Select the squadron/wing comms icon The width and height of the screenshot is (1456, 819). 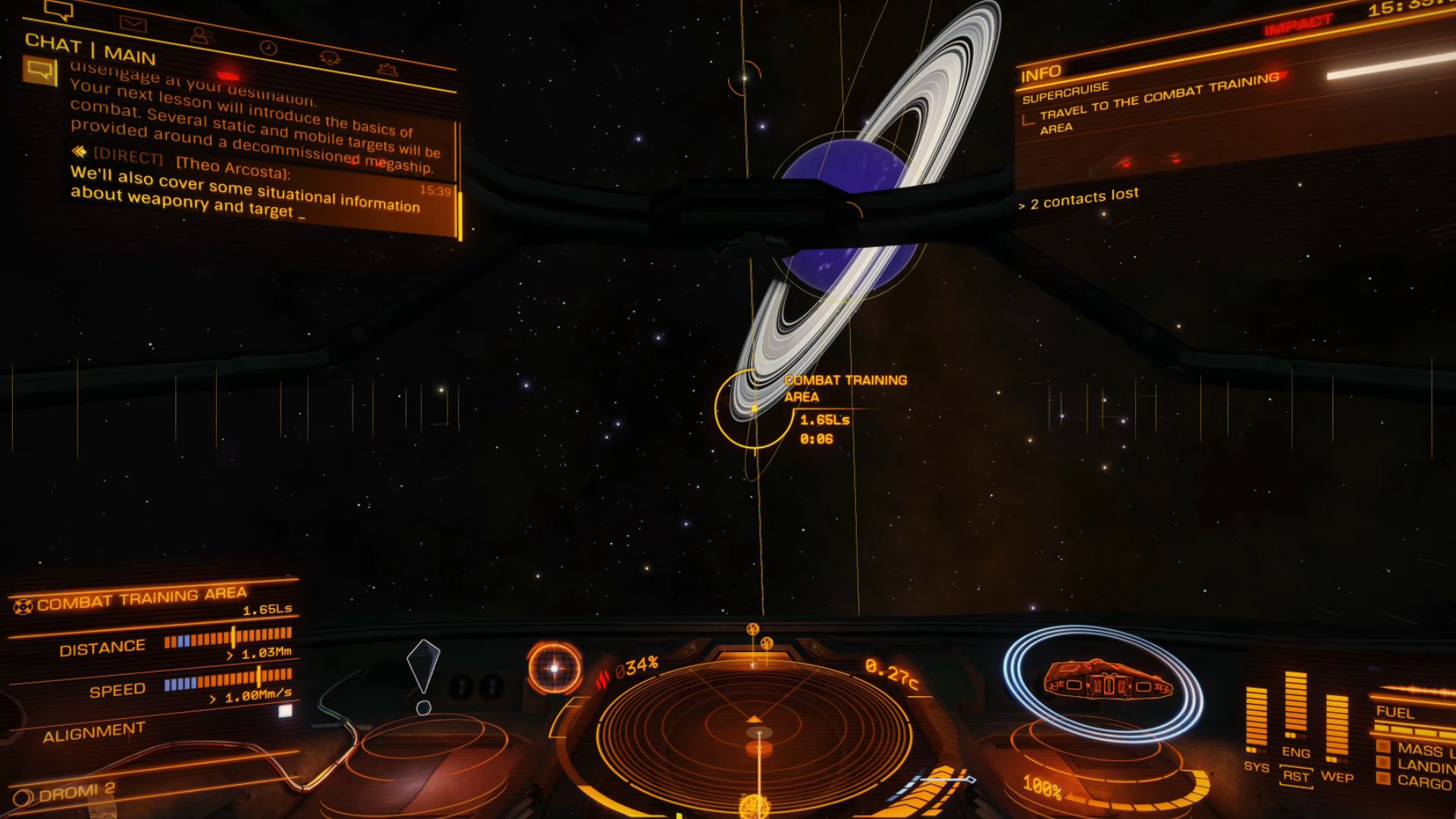coord(328,59)
